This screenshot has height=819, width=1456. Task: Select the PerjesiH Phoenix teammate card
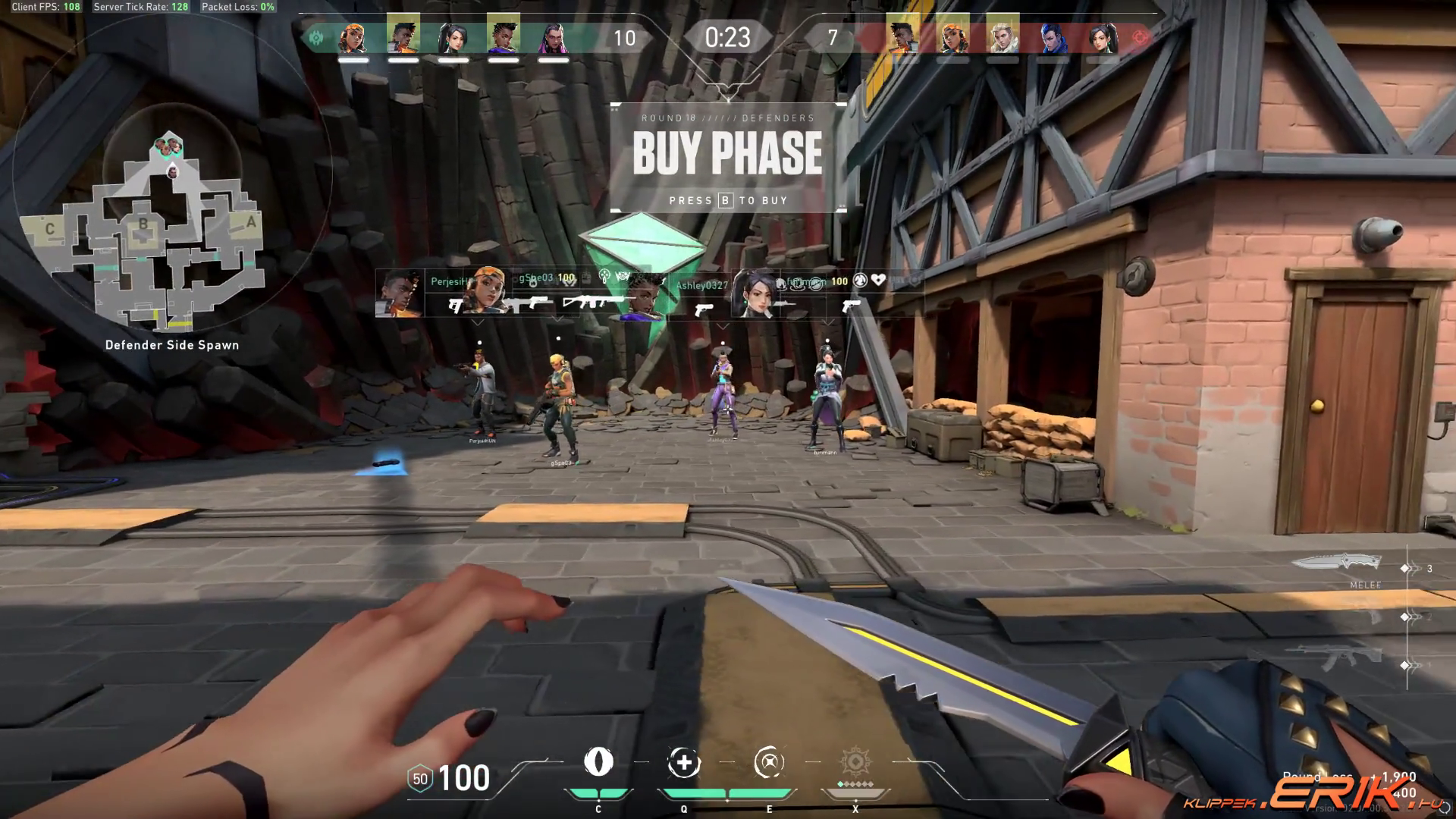(413, 293)
